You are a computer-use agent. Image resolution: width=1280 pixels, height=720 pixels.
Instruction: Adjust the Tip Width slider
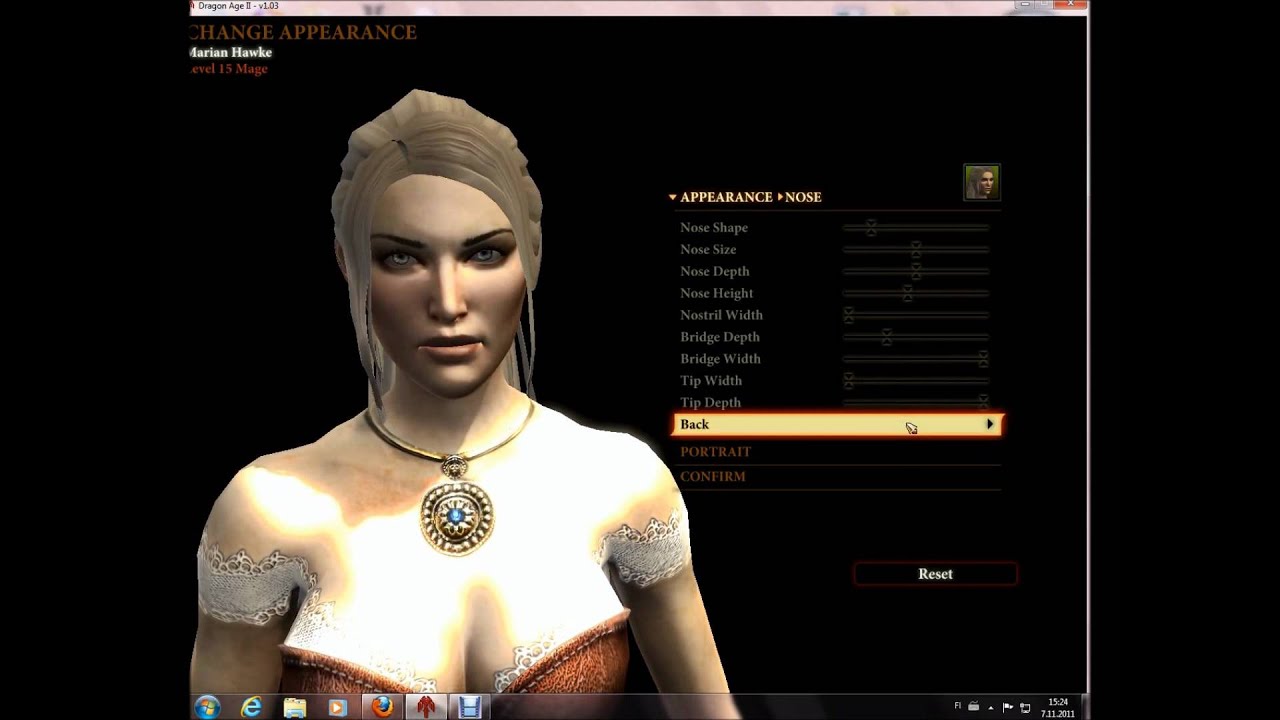tap(849, 381)
